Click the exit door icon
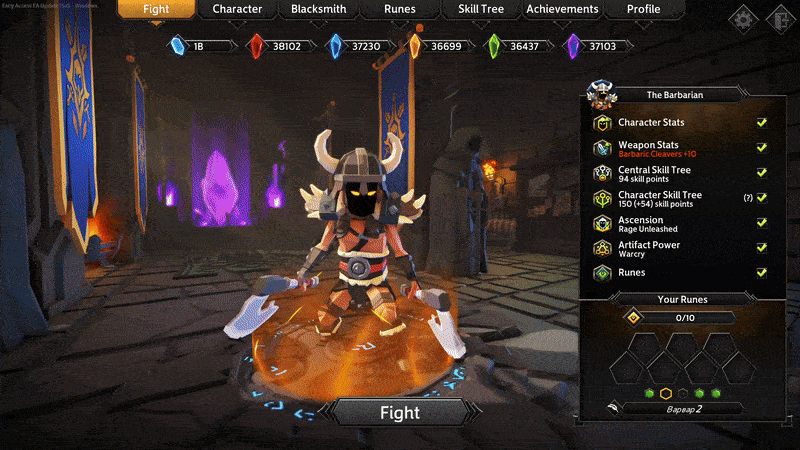Viewport: 800px width, 450px height. (777, 18)
